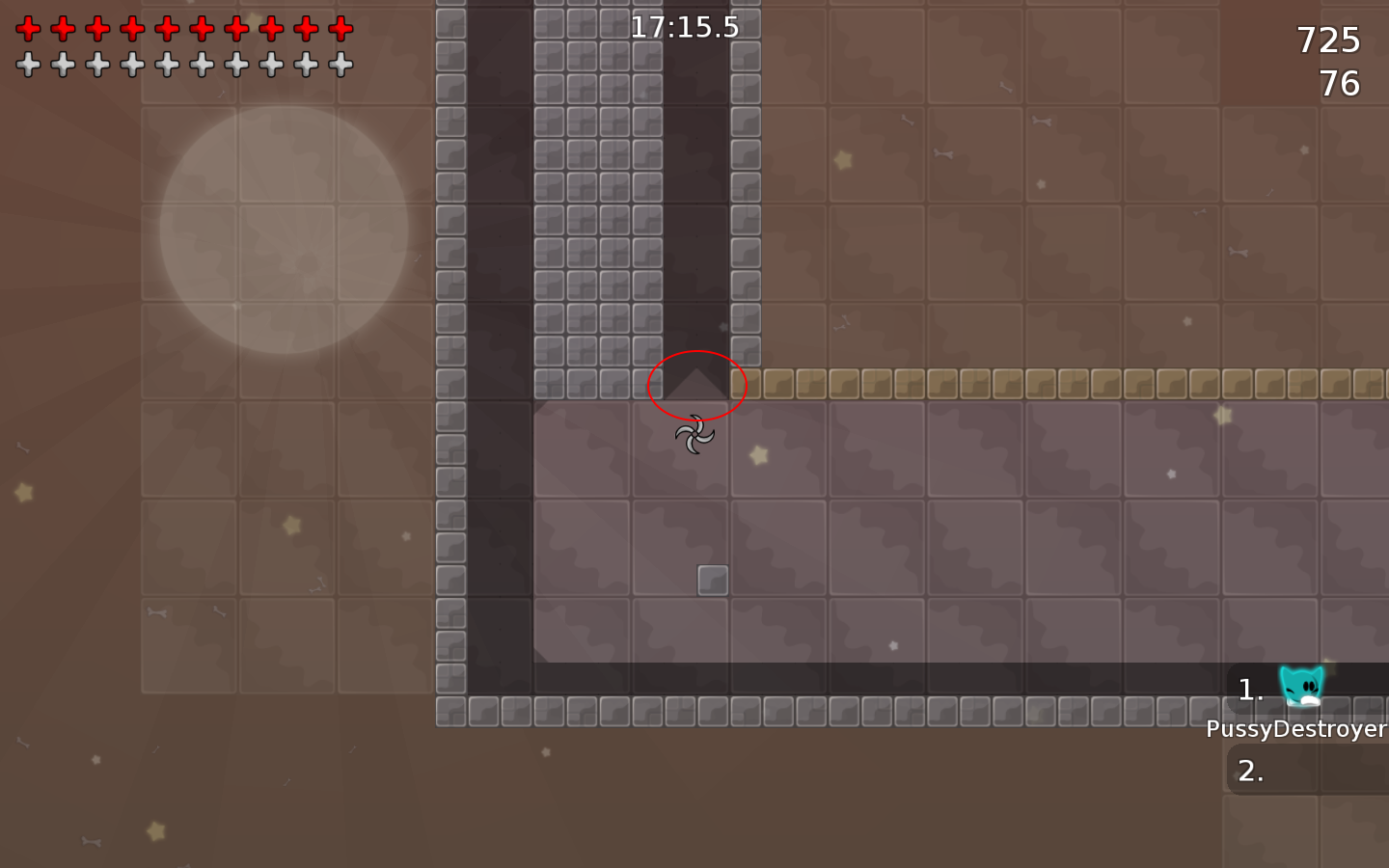This screenshot has height=868, width=1389.
Task: Click the first red health cross icon
Action: pos(30,28)
